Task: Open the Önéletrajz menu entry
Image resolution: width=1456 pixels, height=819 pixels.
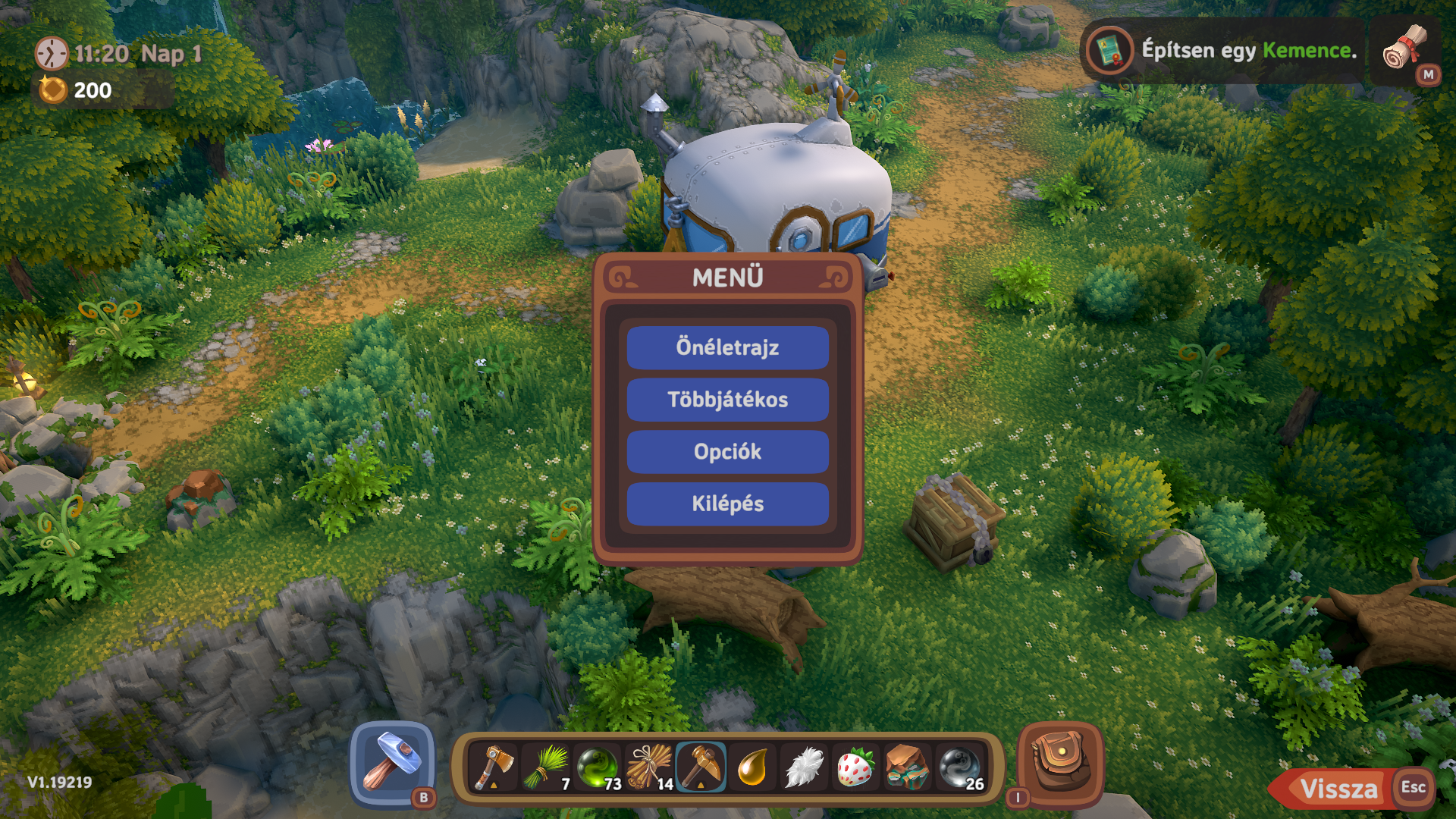Action: 727,348
